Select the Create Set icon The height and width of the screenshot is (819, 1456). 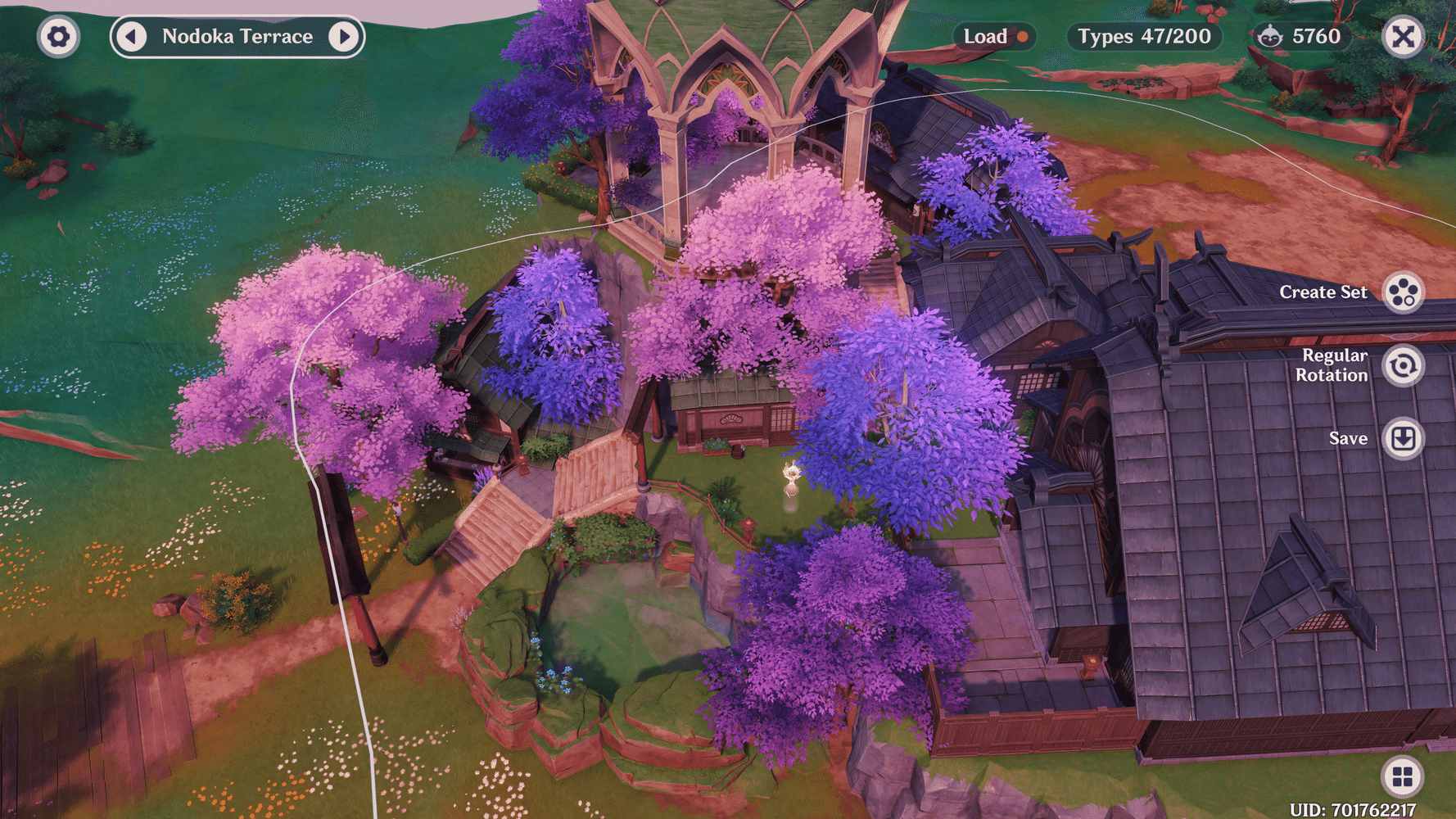pos(1401,292)
